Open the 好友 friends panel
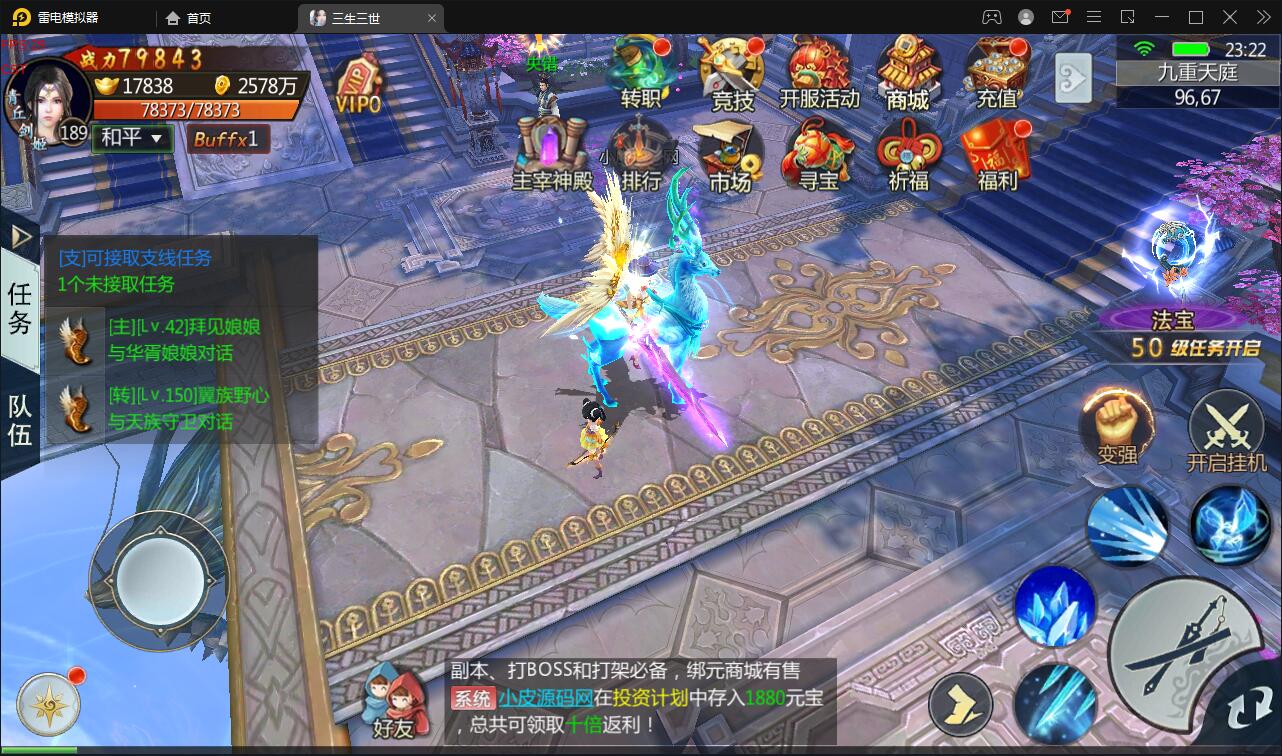The height and width of the screenshot is (756, 1282). click(393, 700)
